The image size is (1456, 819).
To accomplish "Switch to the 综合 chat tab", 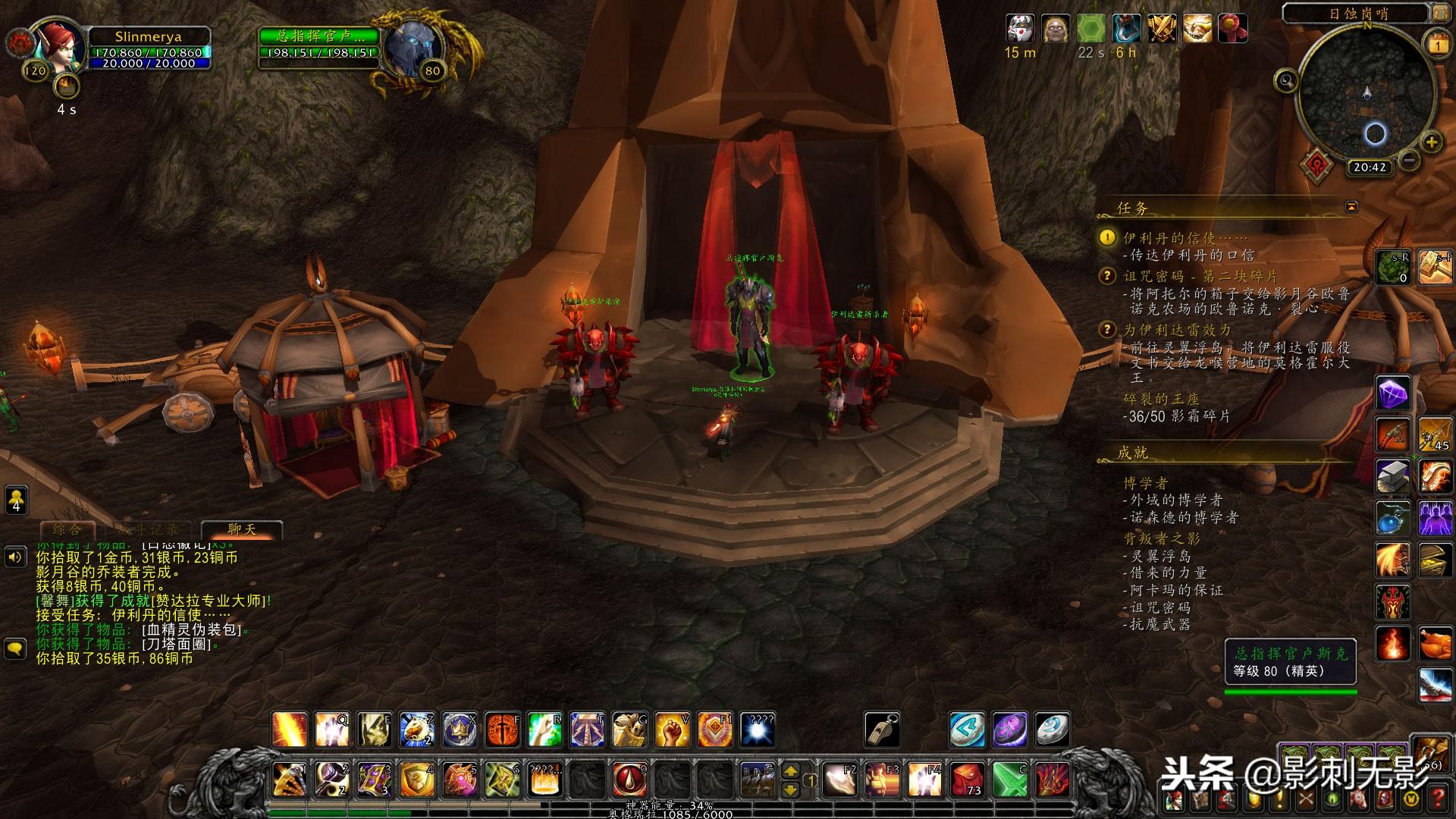I will (x=67, y=529).
